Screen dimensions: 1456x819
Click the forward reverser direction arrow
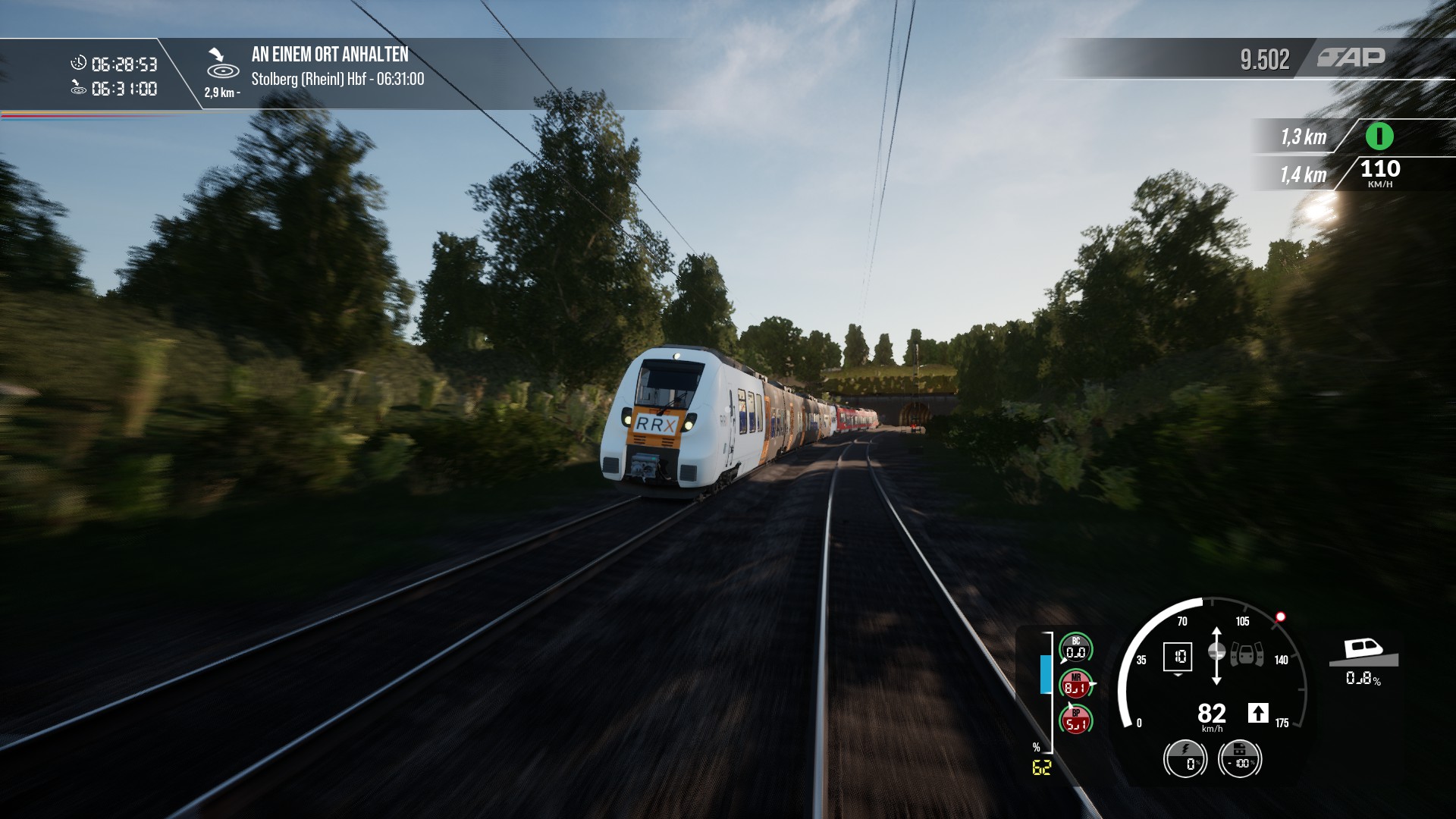(x=1258, y=713)
